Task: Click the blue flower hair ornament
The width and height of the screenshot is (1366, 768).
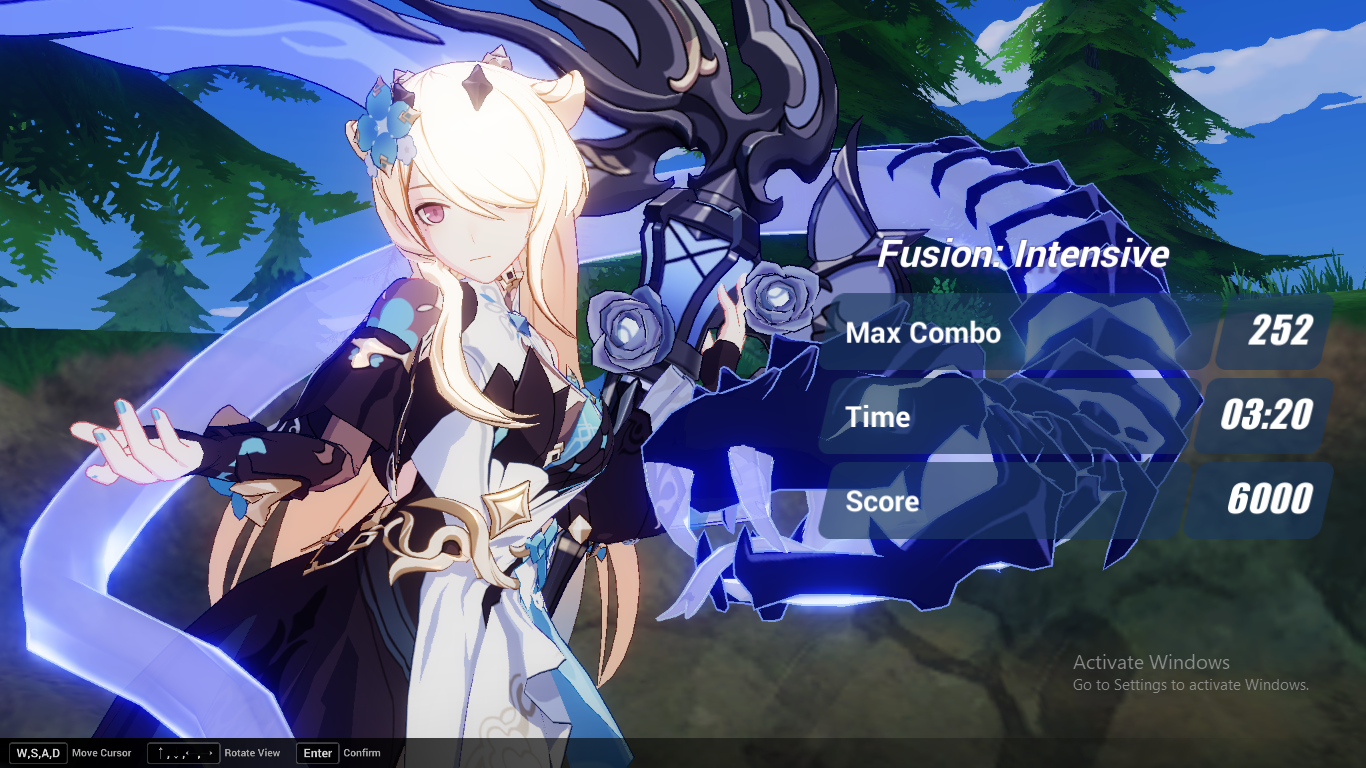Action: pos(382,128)
